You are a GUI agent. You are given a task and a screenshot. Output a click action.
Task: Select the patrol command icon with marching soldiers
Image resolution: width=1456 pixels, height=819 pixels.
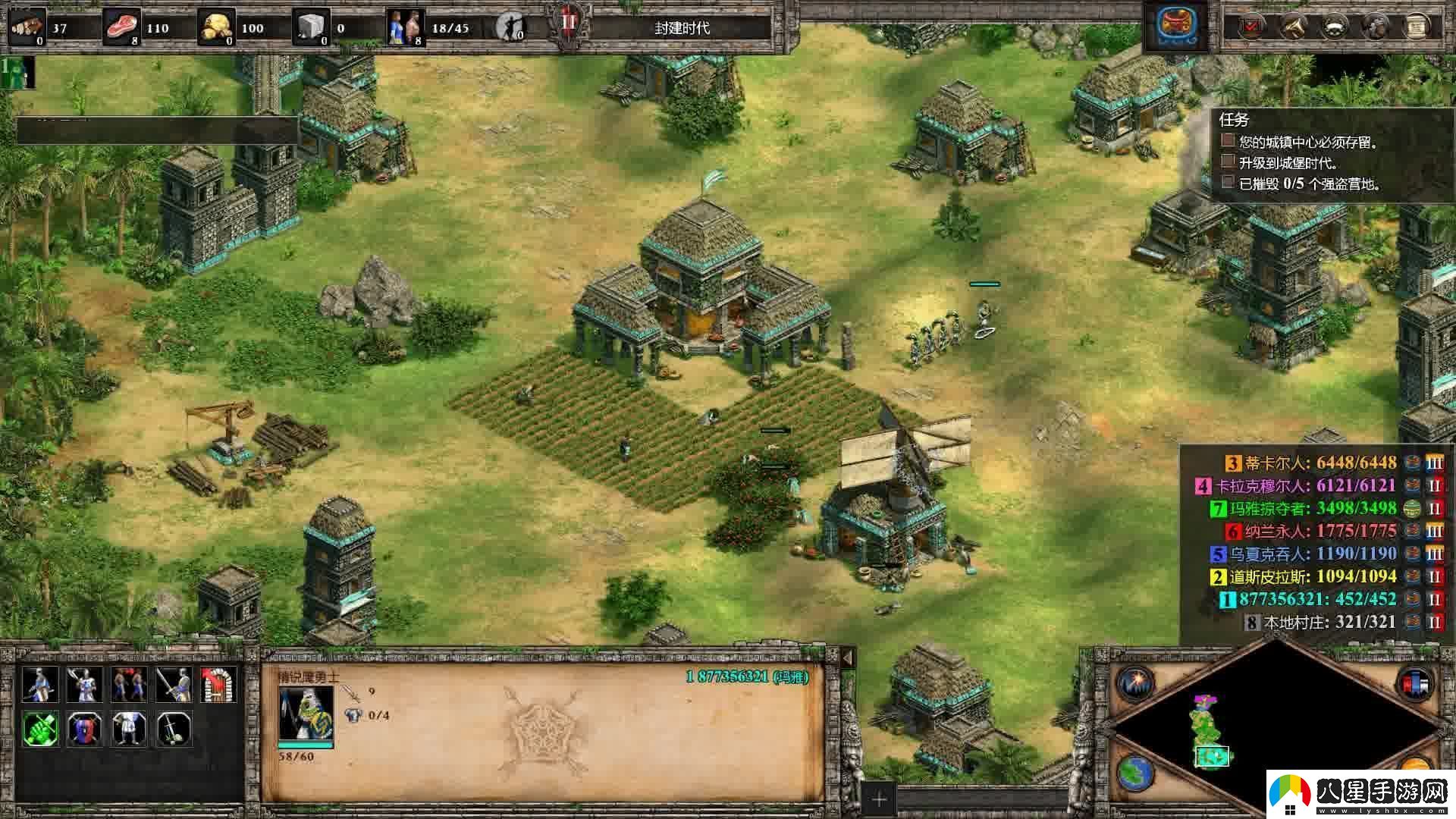(x=129, y=685)
